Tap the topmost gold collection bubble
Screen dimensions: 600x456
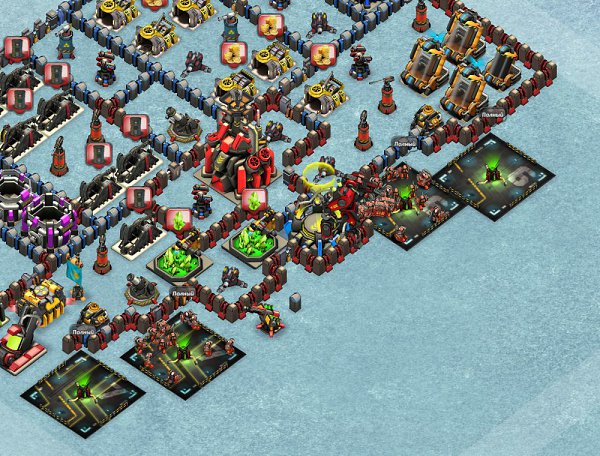point(154,3)
